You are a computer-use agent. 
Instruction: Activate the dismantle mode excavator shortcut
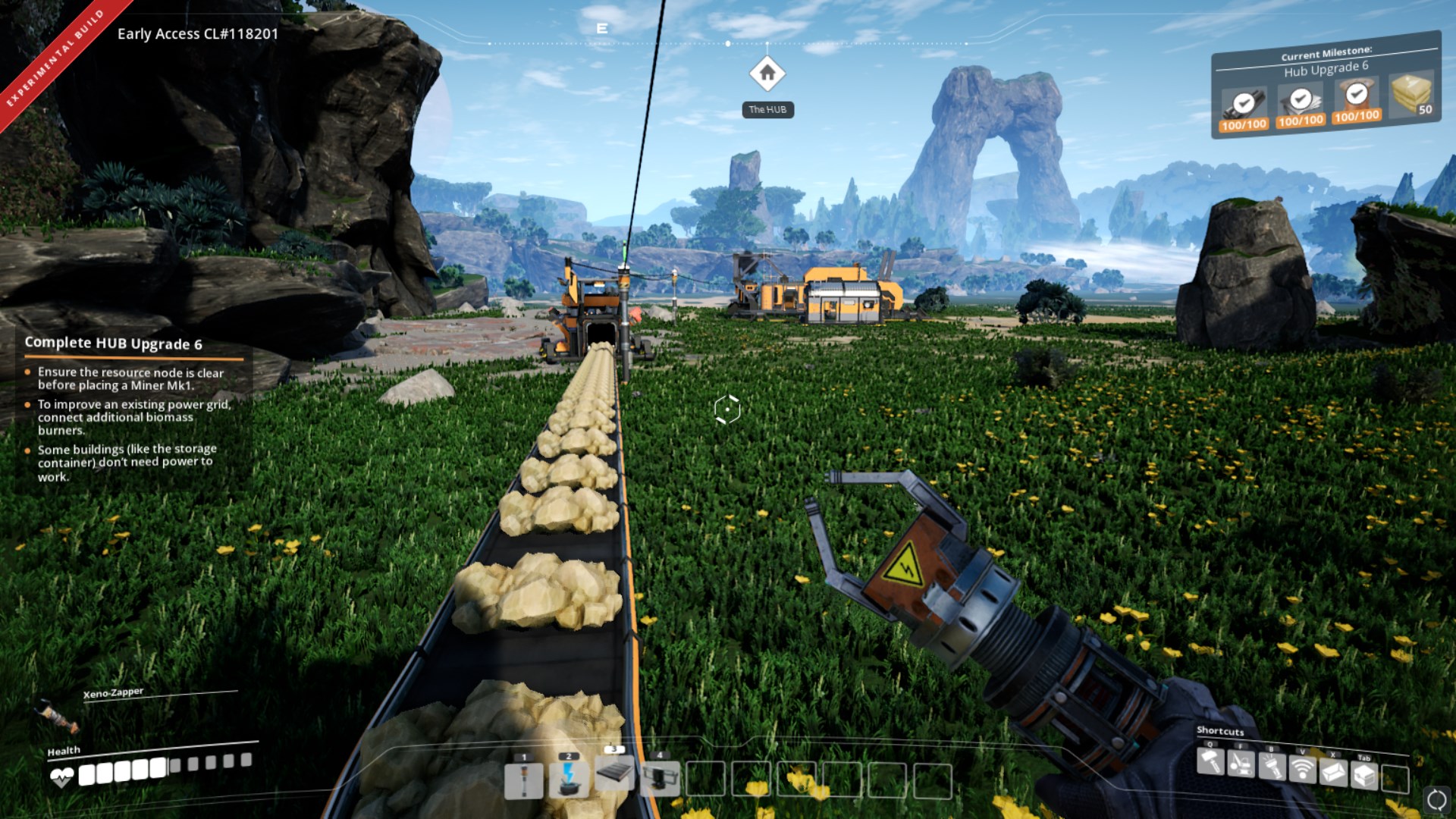click(1241, 765)
